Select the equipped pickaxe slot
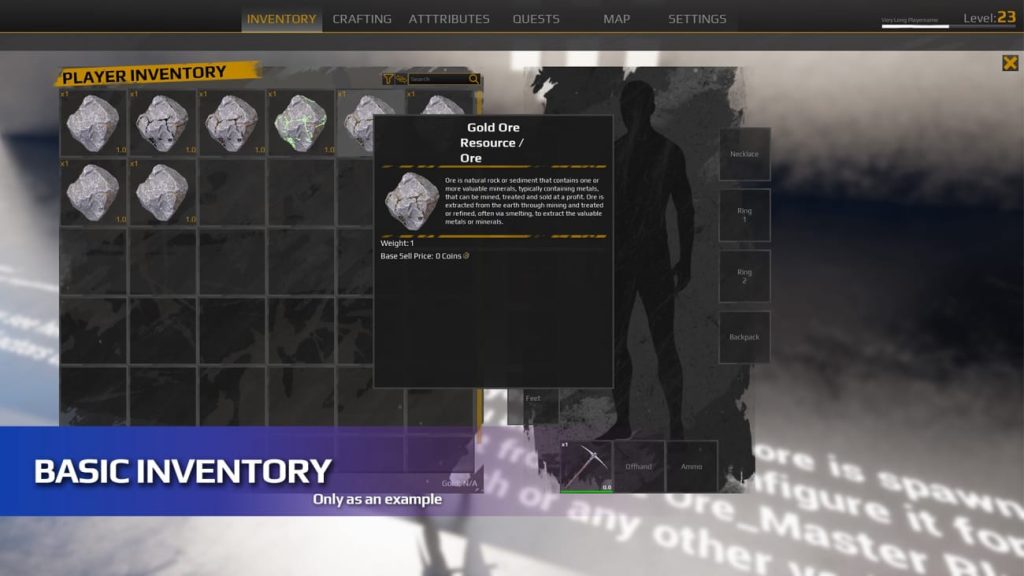 (x=586, y=467)
